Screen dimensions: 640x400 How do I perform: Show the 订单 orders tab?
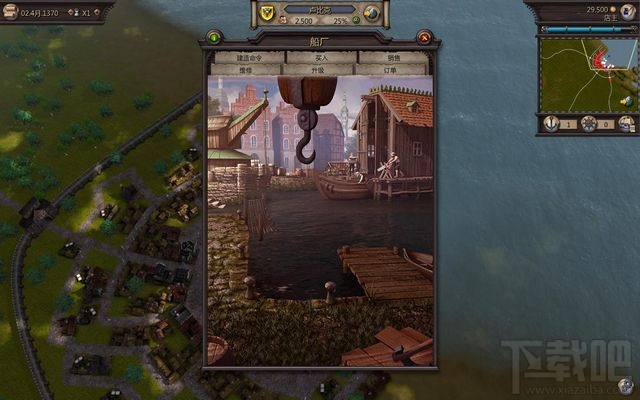[x=390, y=70]
